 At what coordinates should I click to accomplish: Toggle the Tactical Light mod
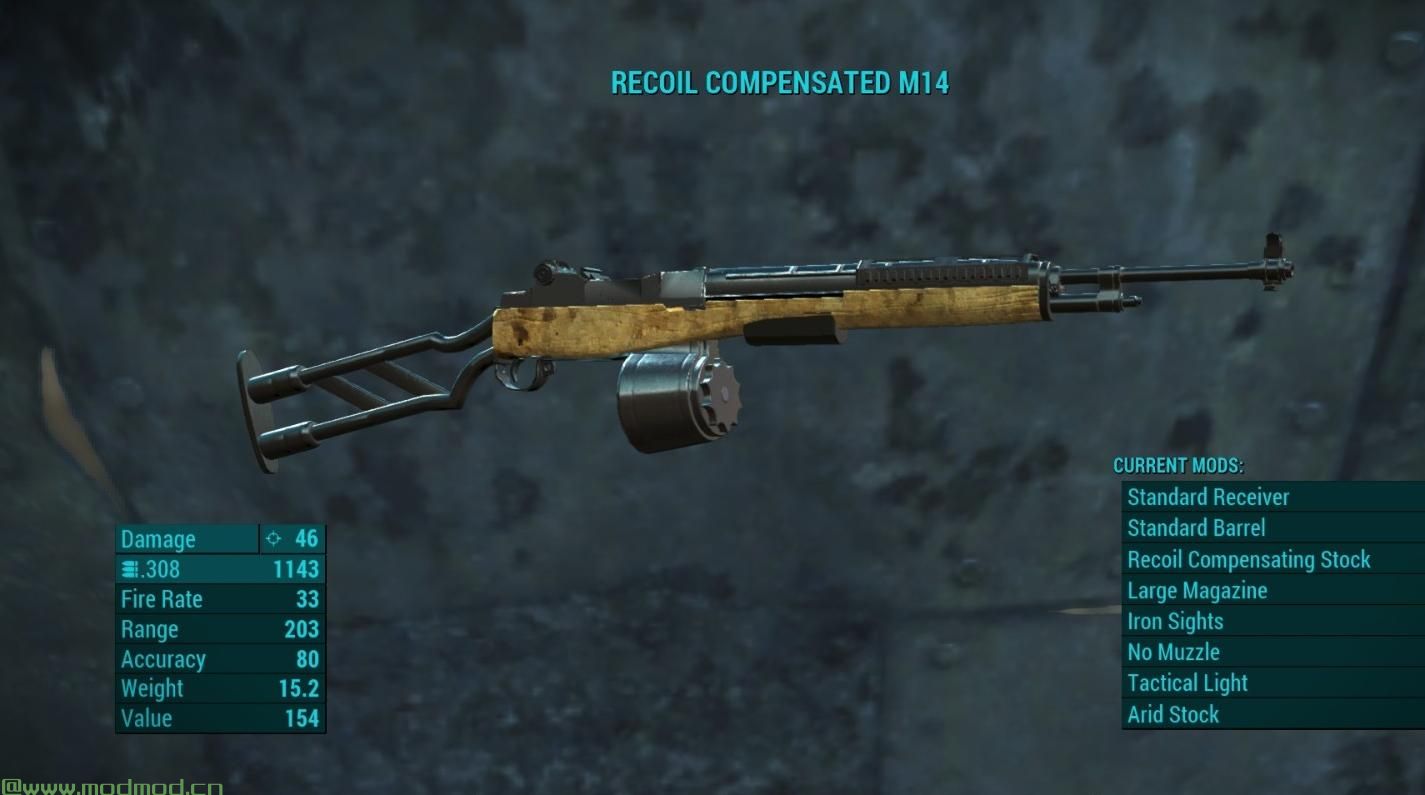coord(1187,683)
